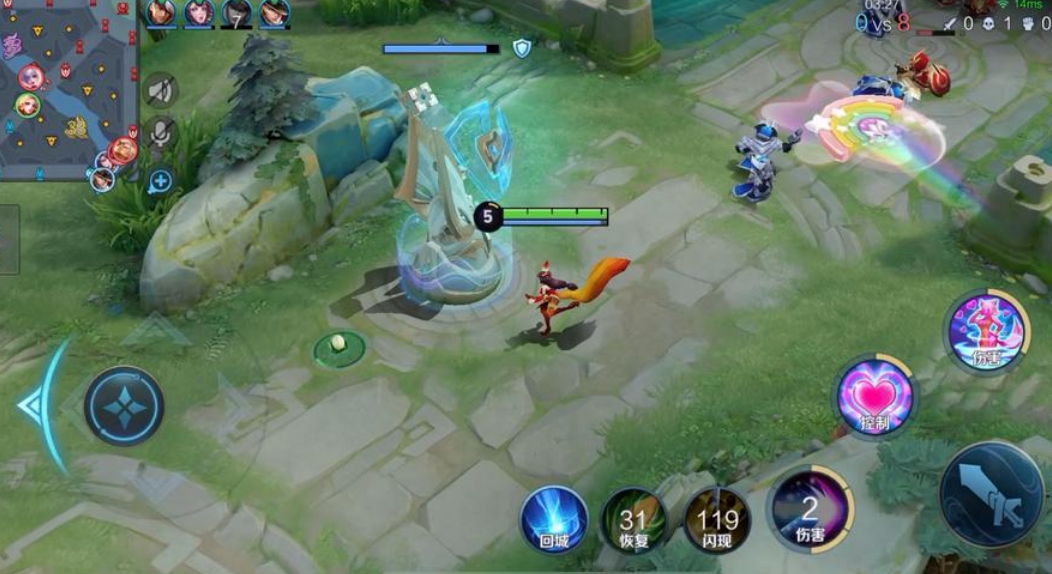
Task: Select the teammate portrait with grey timer 7
Action: (x=236, y=14)
